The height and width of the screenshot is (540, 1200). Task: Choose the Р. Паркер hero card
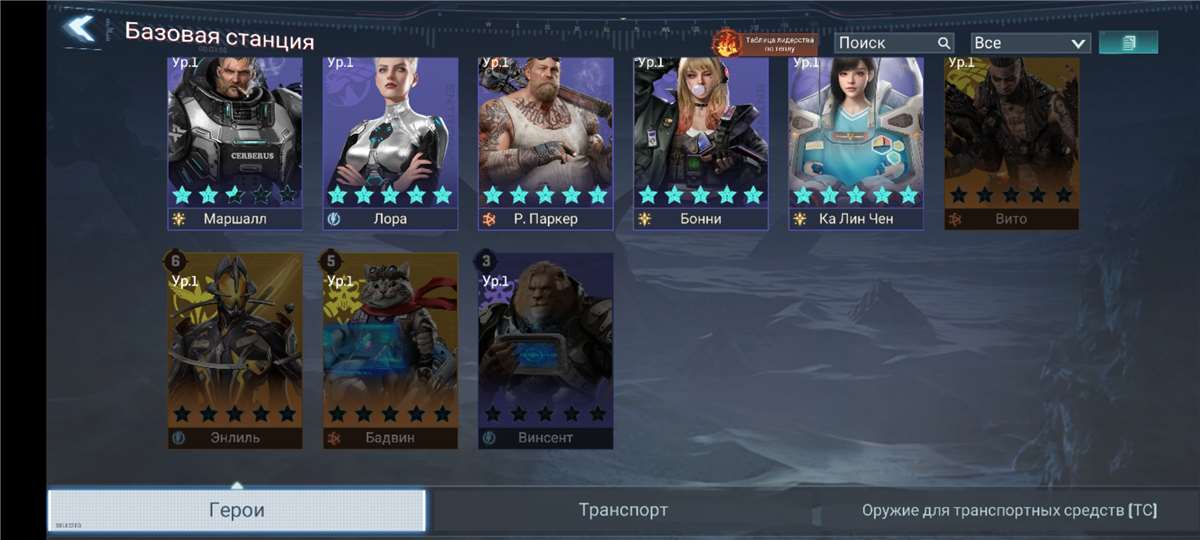(x=545, y=140)
